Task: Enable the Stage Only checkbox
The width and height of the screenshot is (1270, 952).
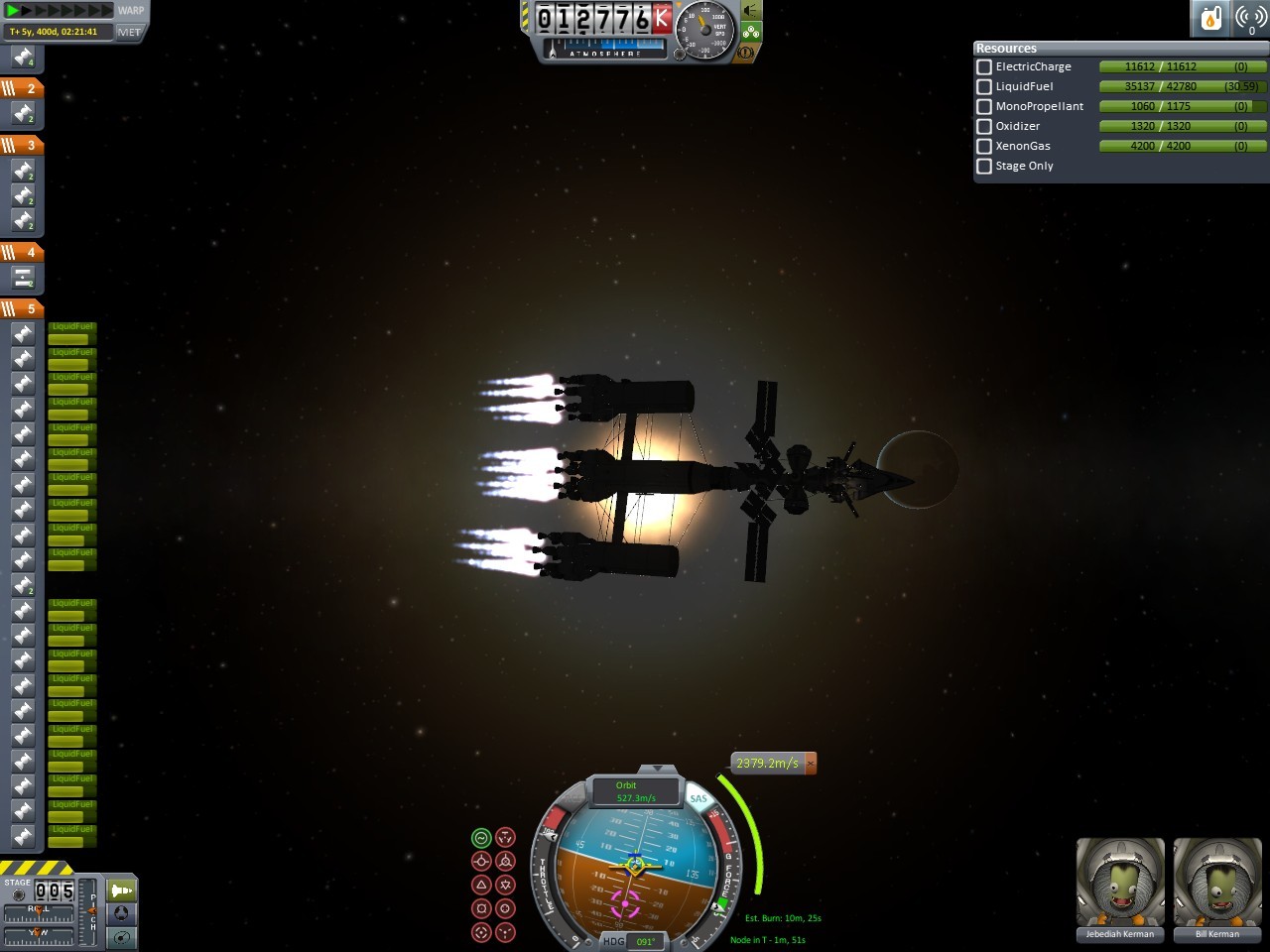Action: pyautogui.click(x=984, y=167)
